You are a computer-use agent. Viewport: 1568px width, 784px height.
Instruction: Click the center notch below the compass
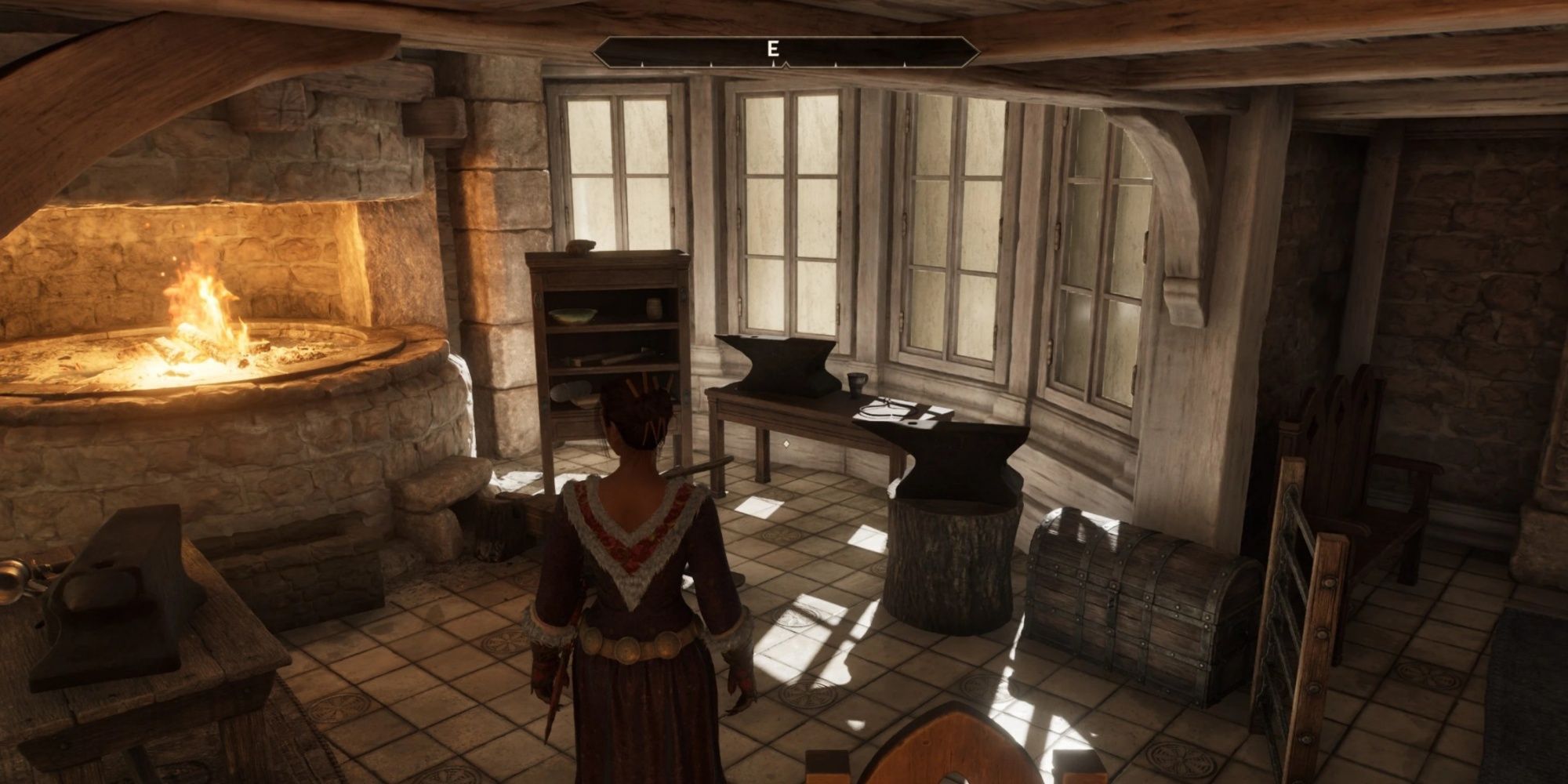[785, 66]
